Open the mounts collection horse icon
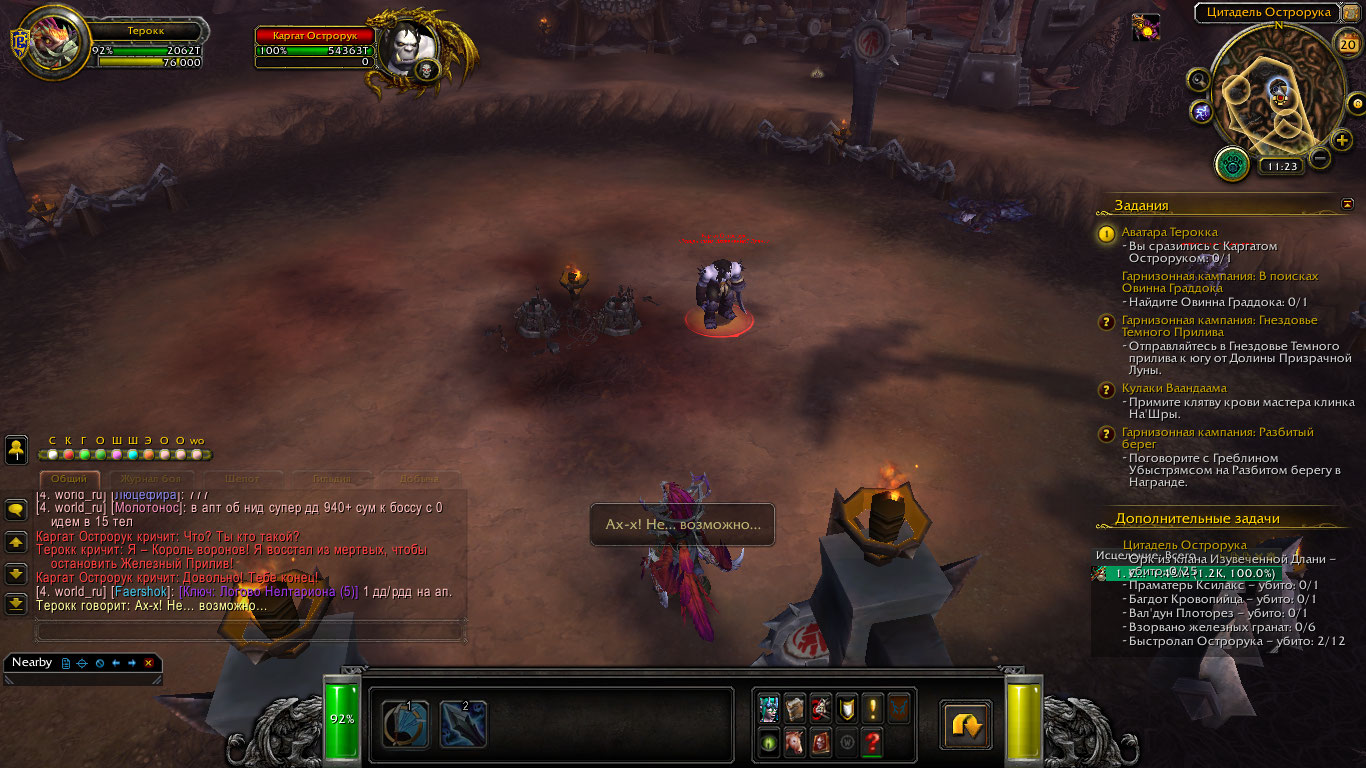This screenshot has height=768, width=1366. (795, 743)
